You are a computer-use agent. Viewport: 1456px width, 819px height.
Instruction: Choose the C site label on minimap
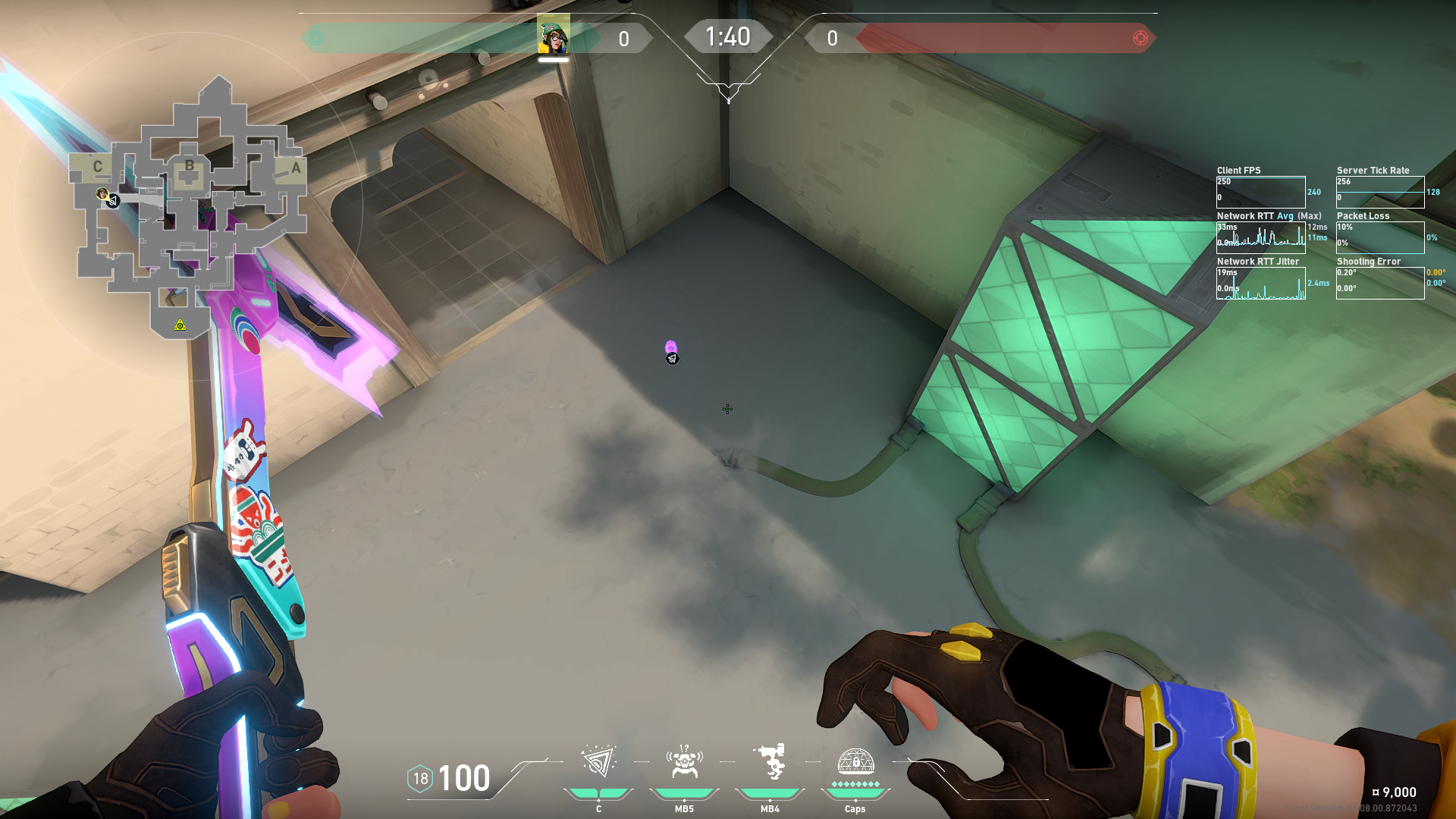97,166
